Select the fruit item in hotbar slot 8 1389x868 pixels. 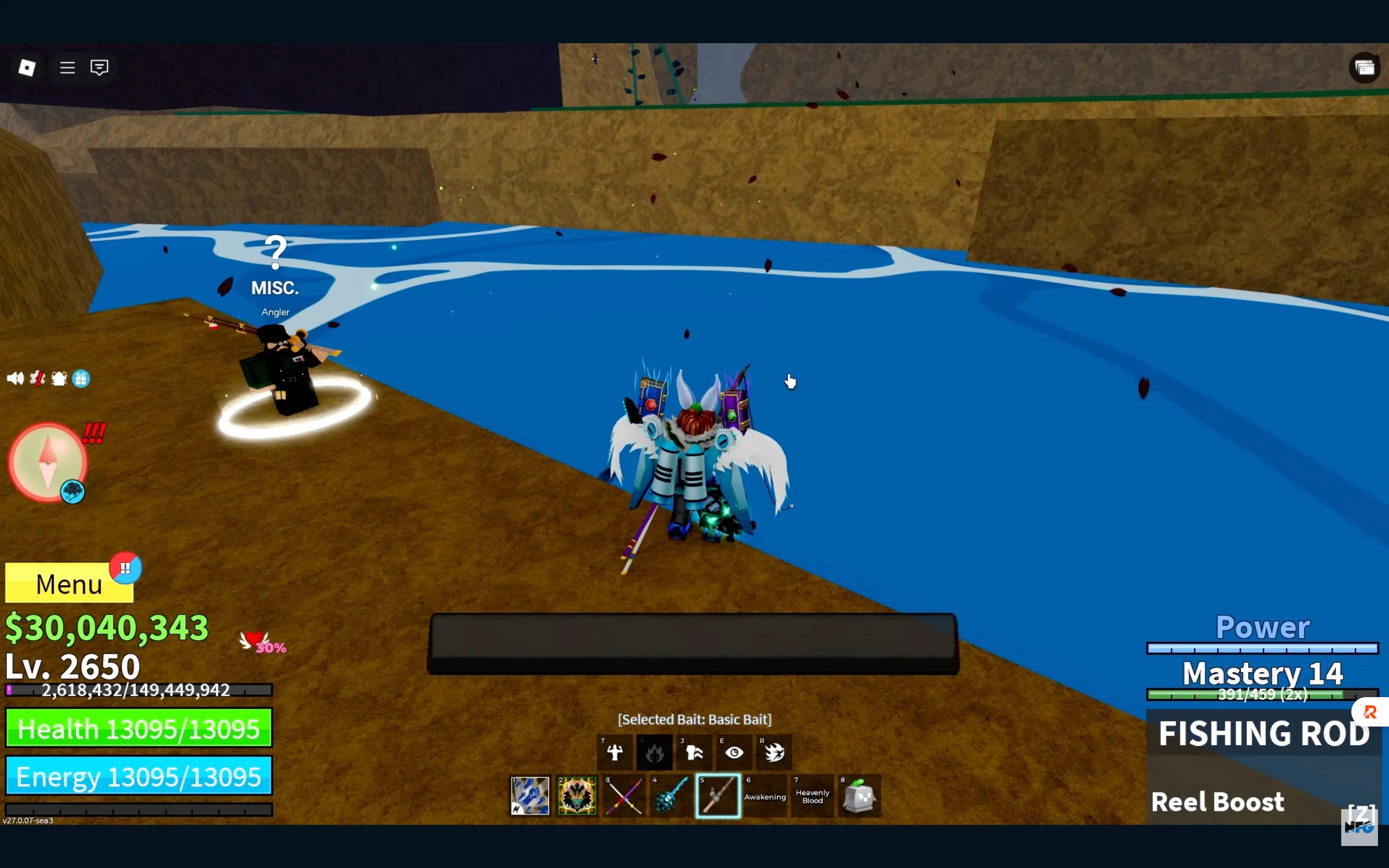tap(859, 796)
